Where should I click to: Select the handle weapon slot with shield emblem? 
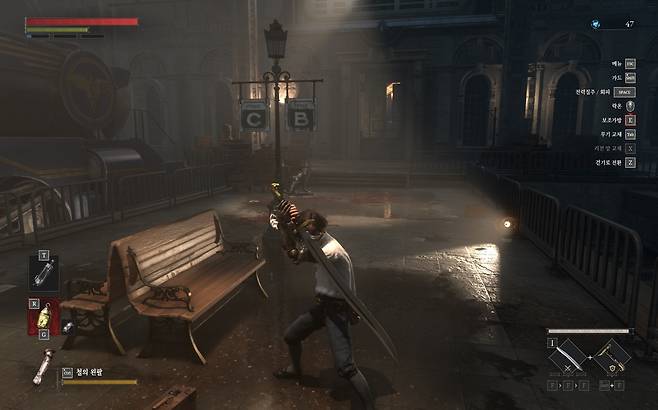pyautogui.click(x=611, y=357)
